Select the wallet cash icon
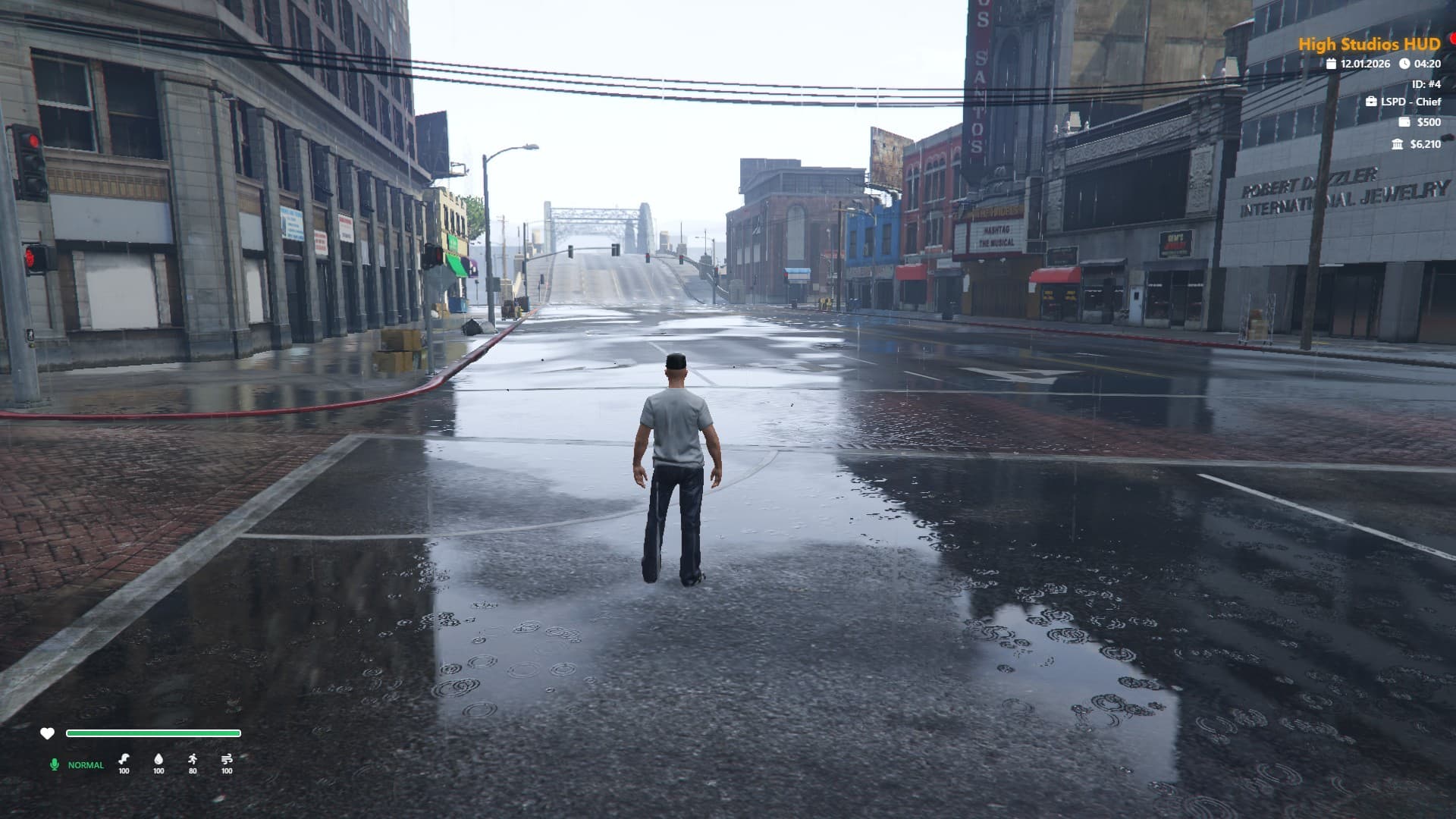The image size is (1456, 819). click(x=1404, y=122)
